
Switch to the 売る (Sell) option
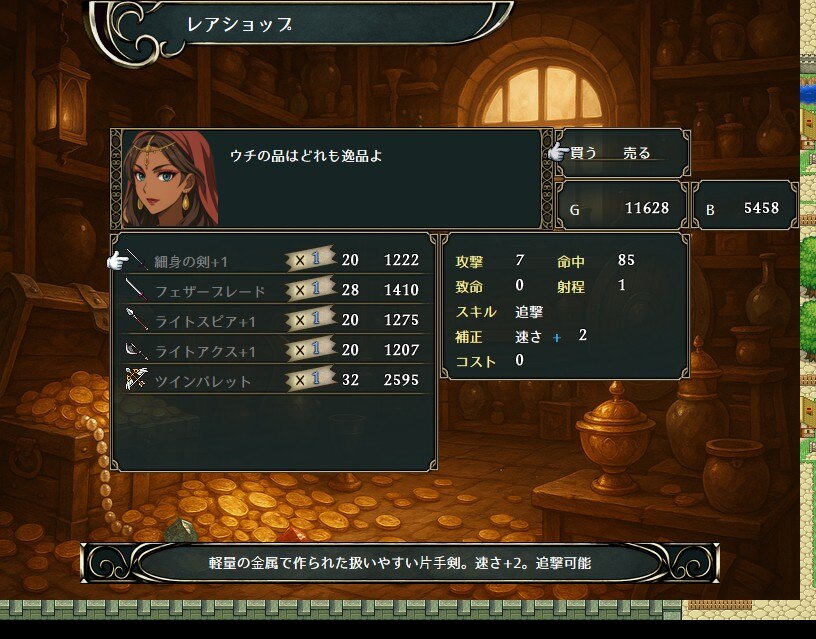[637, 153]
